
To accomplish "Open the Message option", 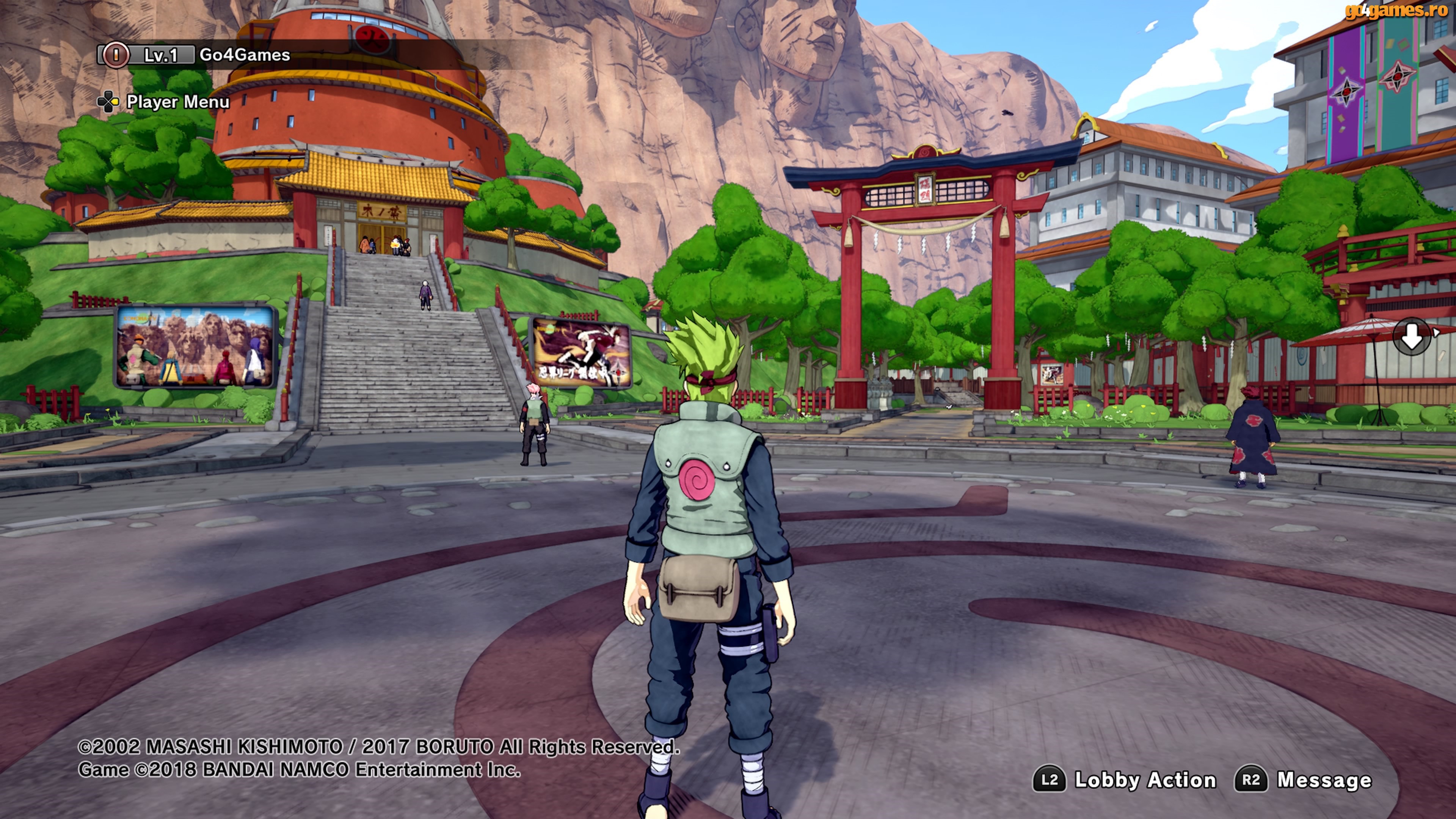I will click(1304, 780).
